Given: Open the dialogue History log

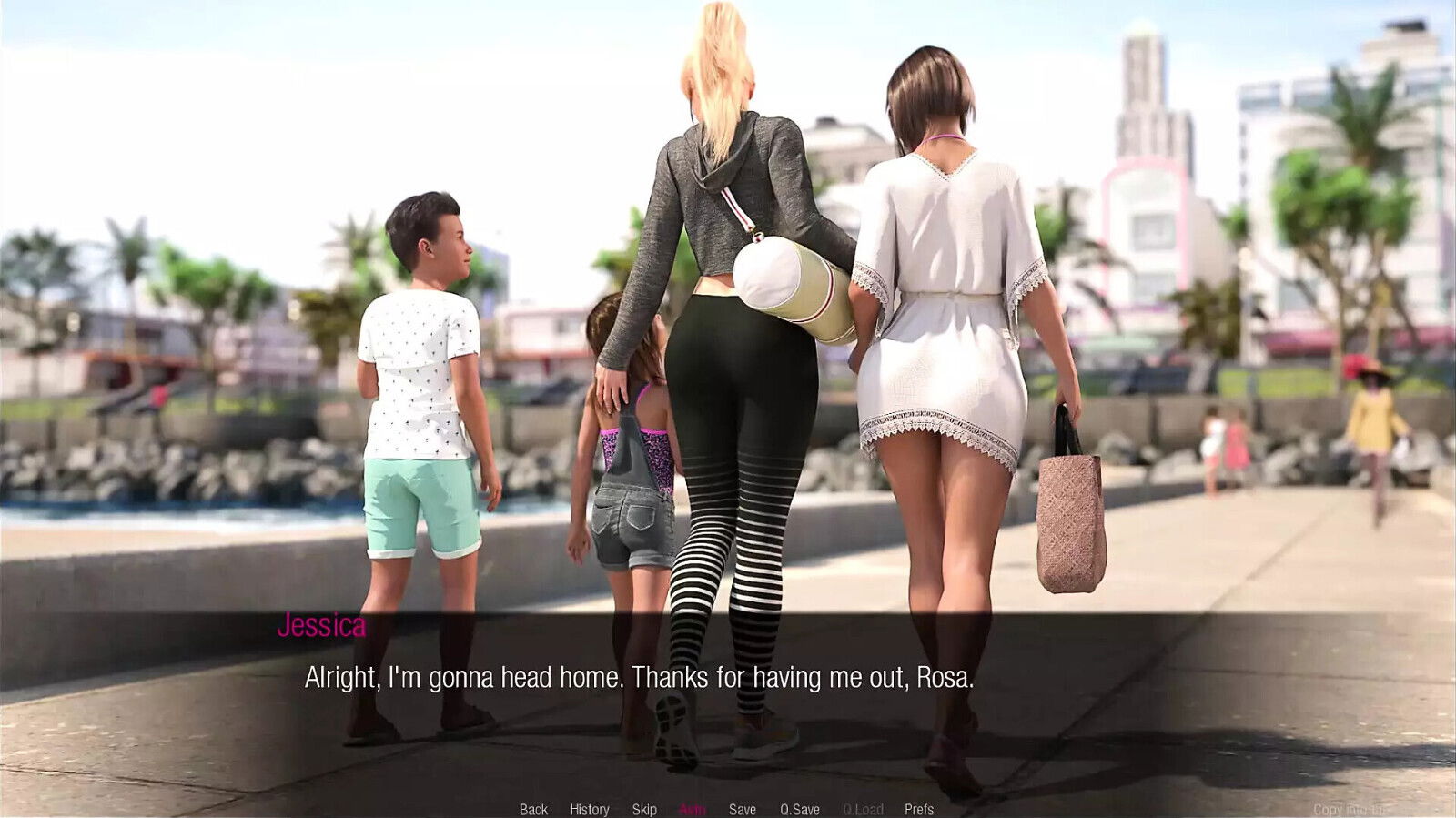Looking at the screenshot, I should click(590, 809).
